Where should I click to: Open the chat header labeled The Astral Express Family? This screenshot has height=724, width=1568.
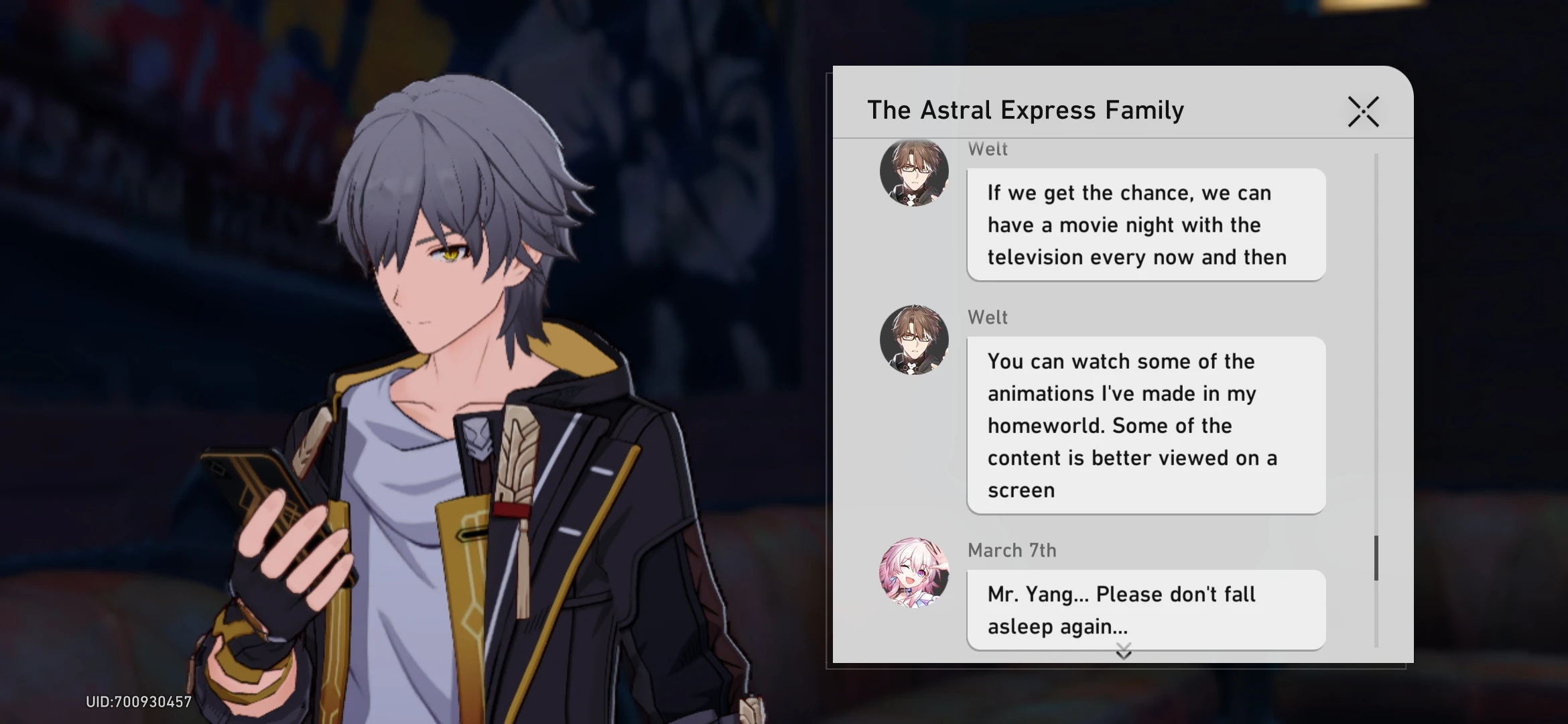[1025, 109]
